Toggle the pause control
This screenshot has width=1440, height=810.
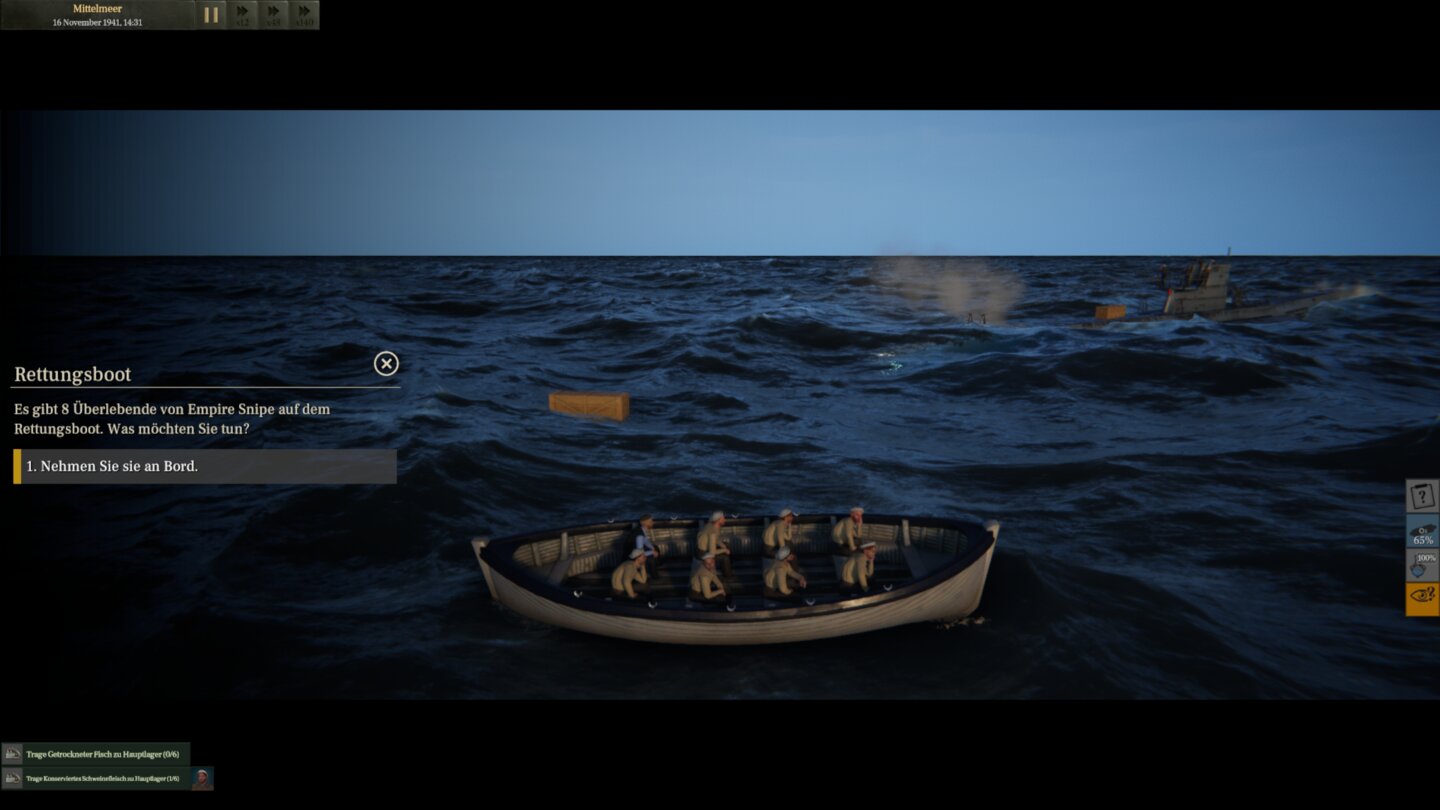tap(212, 15)
